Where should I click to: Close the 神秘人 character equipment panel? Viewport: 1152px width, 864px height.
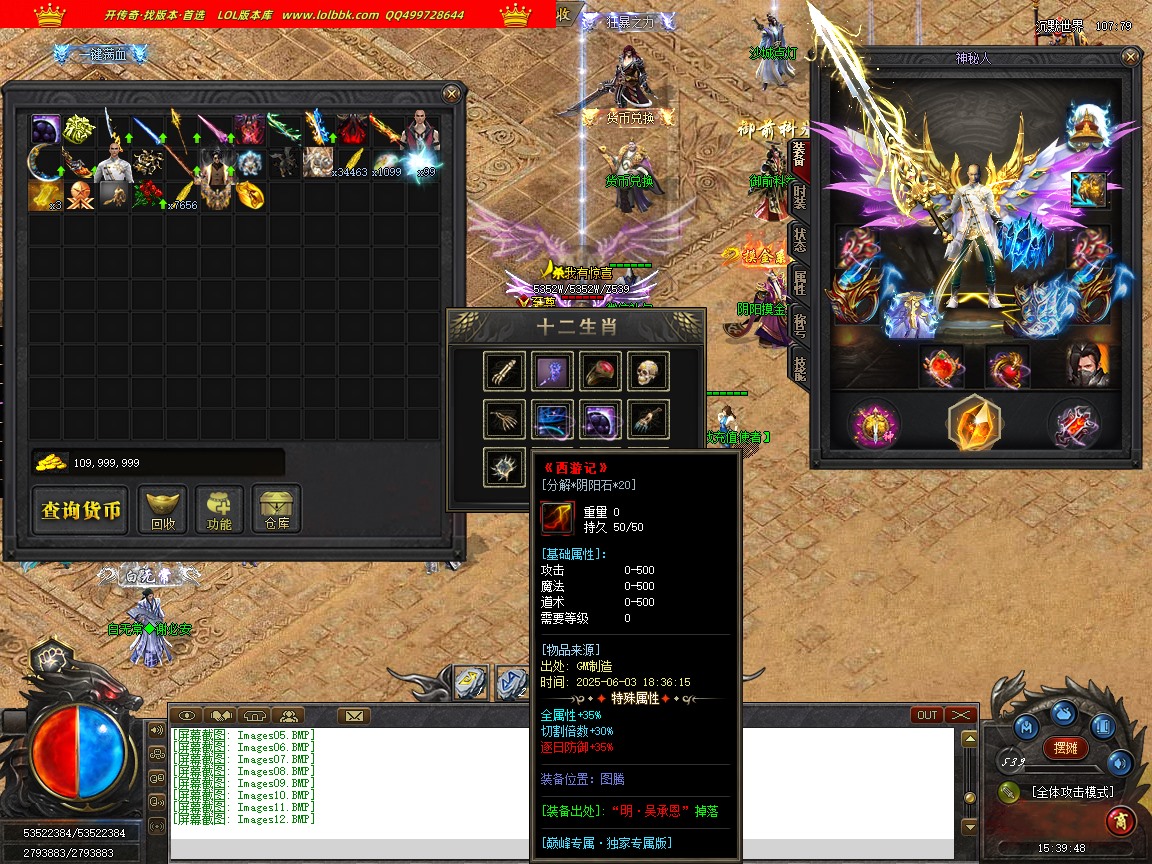click(x=1131, y=57)
